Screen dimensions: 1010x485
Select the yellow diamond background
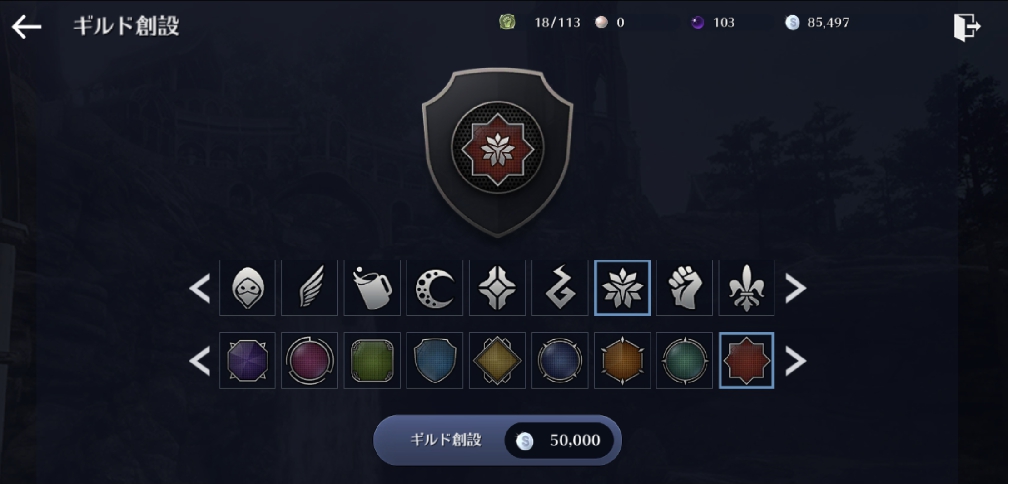coord(497,360)
